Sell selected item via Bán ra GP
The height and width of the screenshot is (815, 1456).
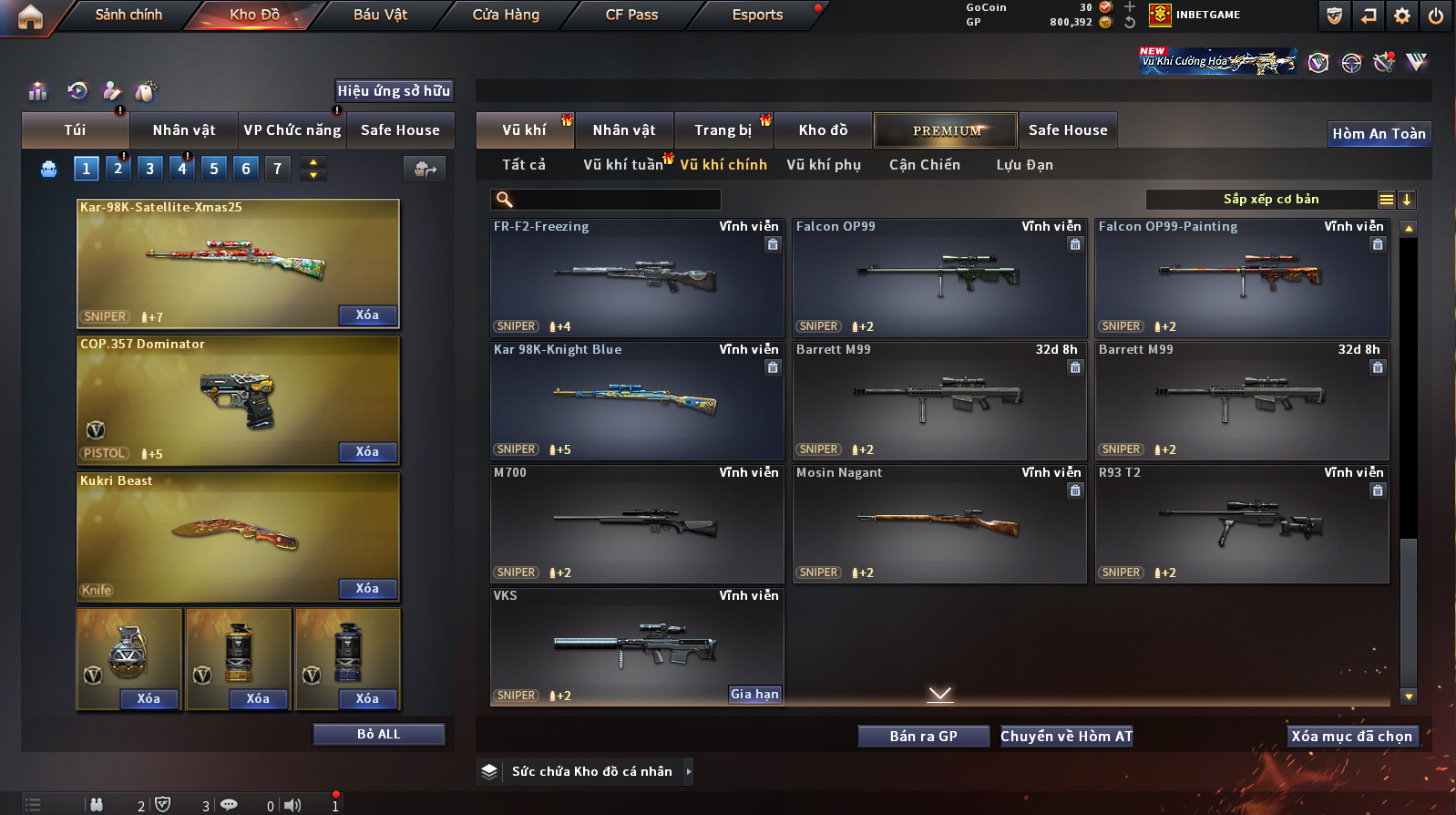point(923,737)
